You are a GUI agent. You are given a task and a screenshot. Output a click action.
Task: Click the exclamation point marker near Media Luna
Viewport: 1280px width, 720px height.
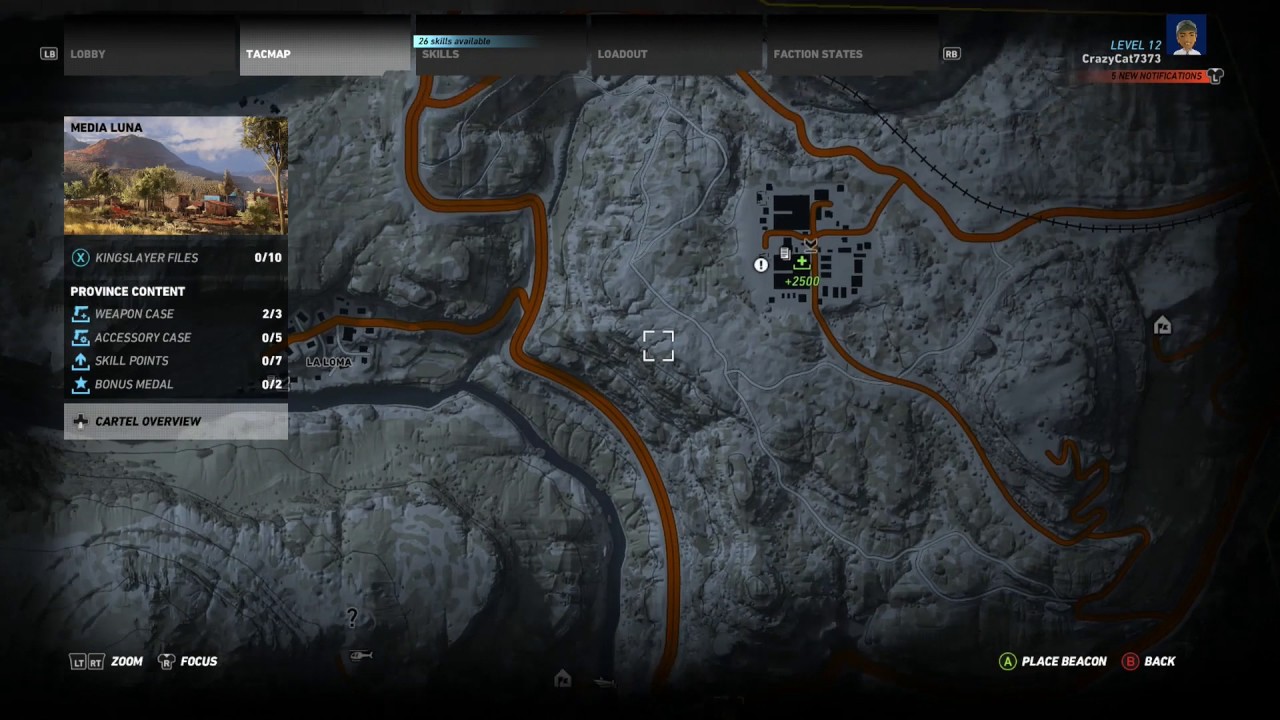pos(760,265)
